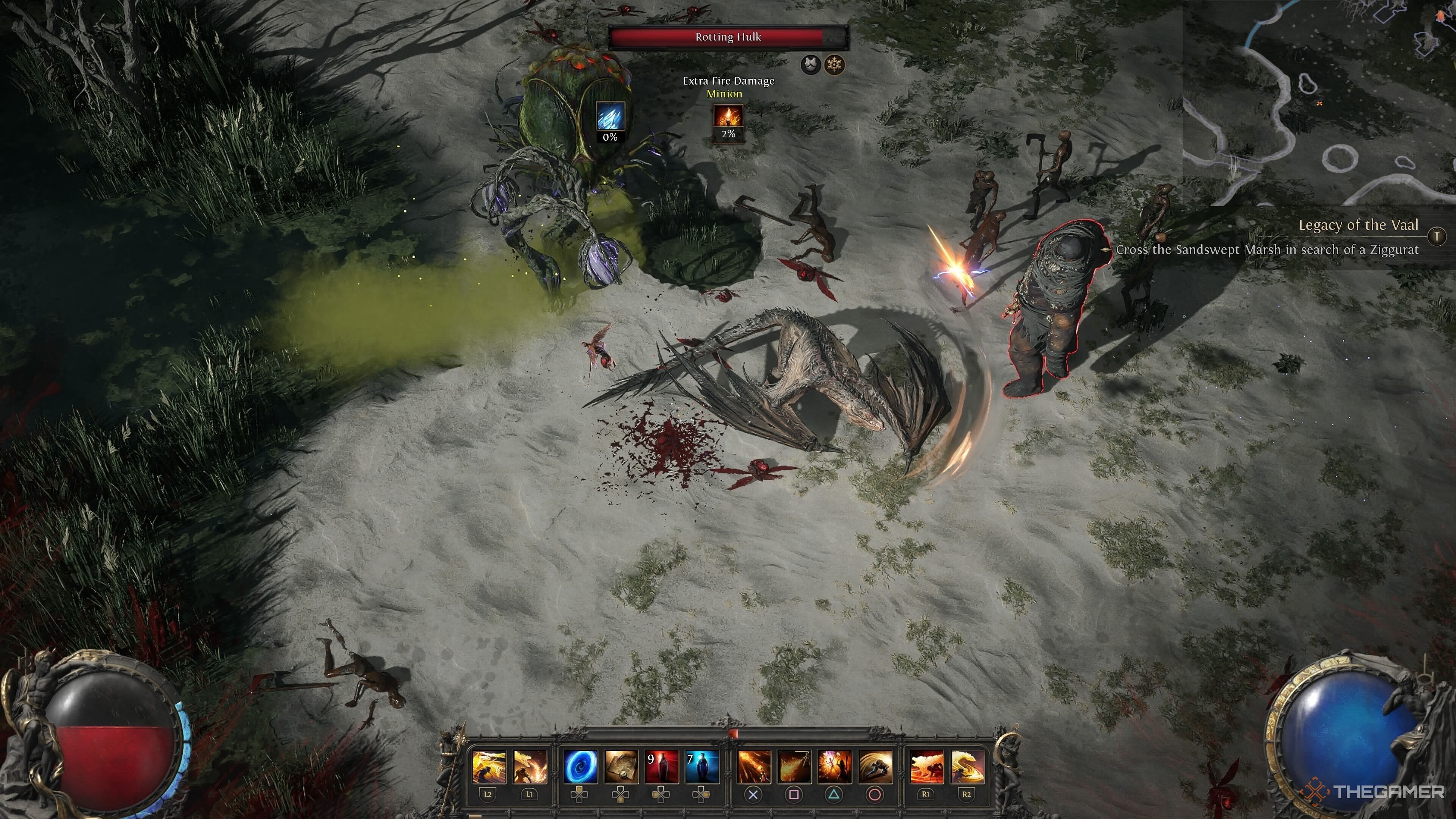Drink the red life flask
Screen dimensions: 1456x819
point(662,766)
